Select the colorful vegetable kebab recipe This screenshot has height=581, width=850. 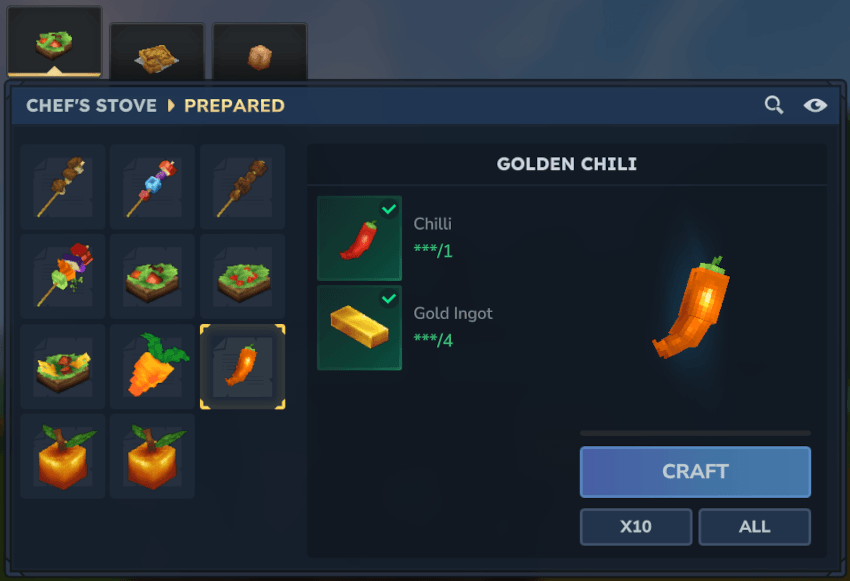pyautogui.click(x=63, y=277)
